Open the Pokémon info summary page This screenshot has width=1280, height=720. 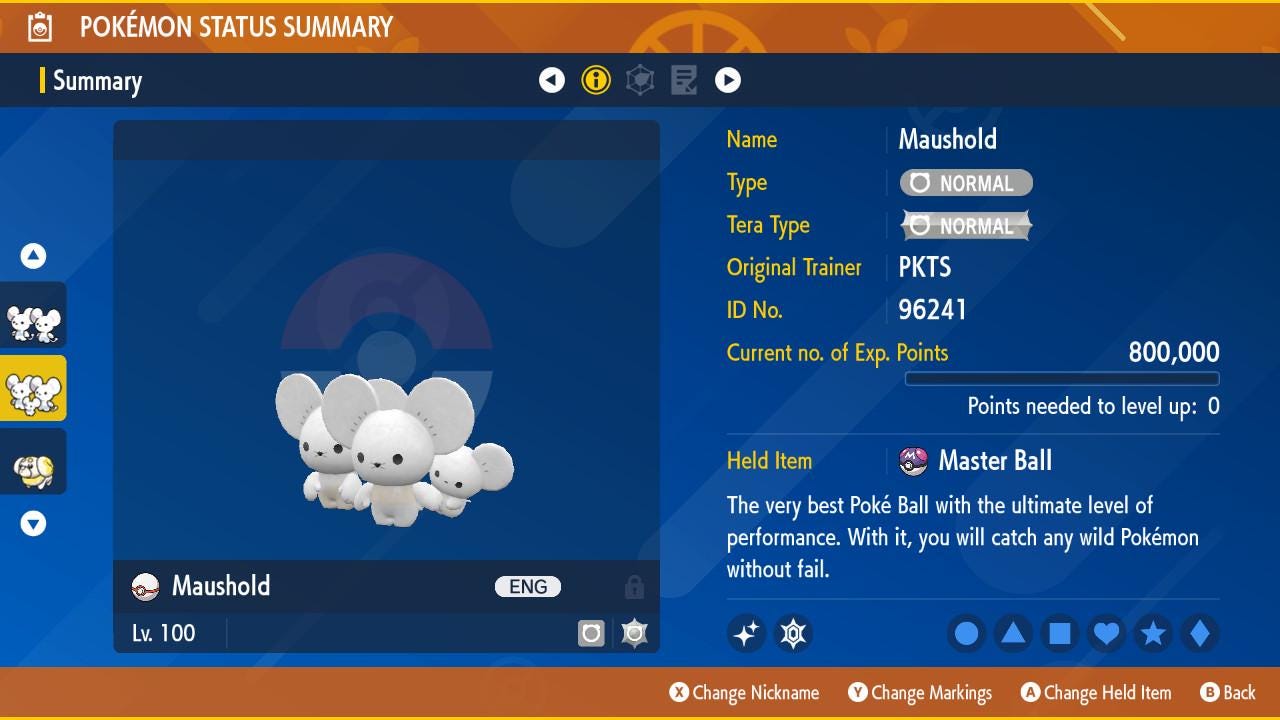[596, 80]
